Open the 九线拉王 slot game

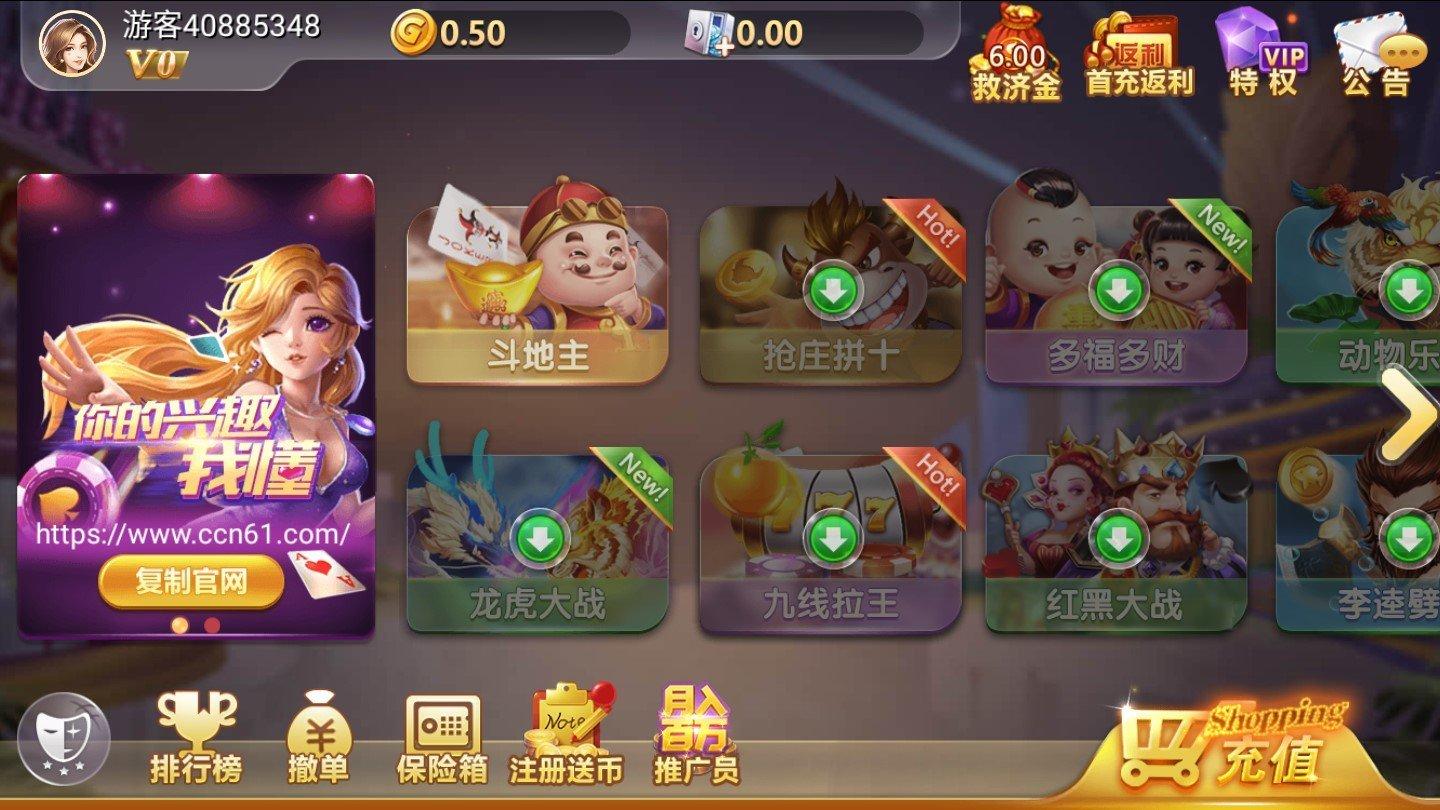click(831, 541)
